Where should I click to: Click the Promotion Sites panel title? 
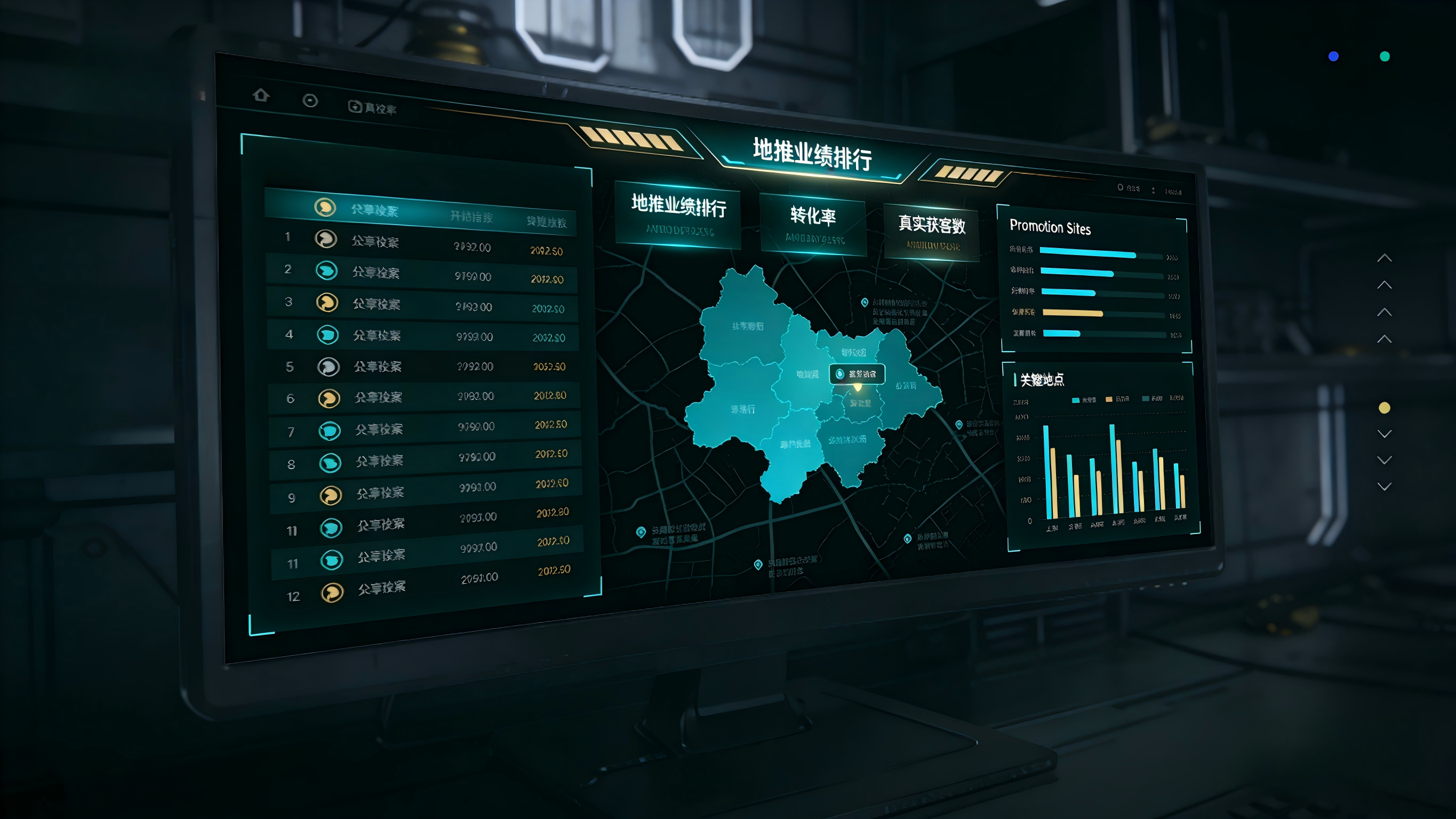(1050, 227)
